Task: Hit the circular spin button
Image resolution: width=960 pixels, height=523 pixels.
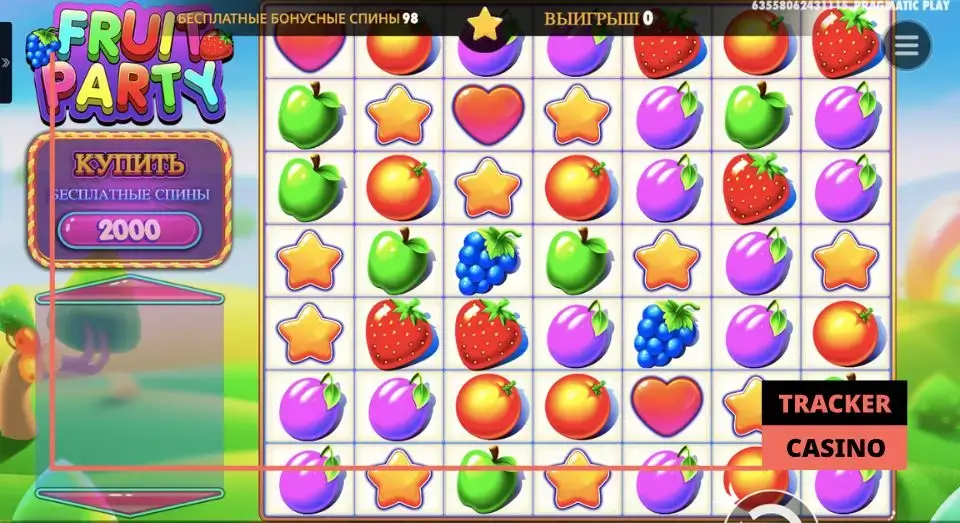Action: click(767, 510)
